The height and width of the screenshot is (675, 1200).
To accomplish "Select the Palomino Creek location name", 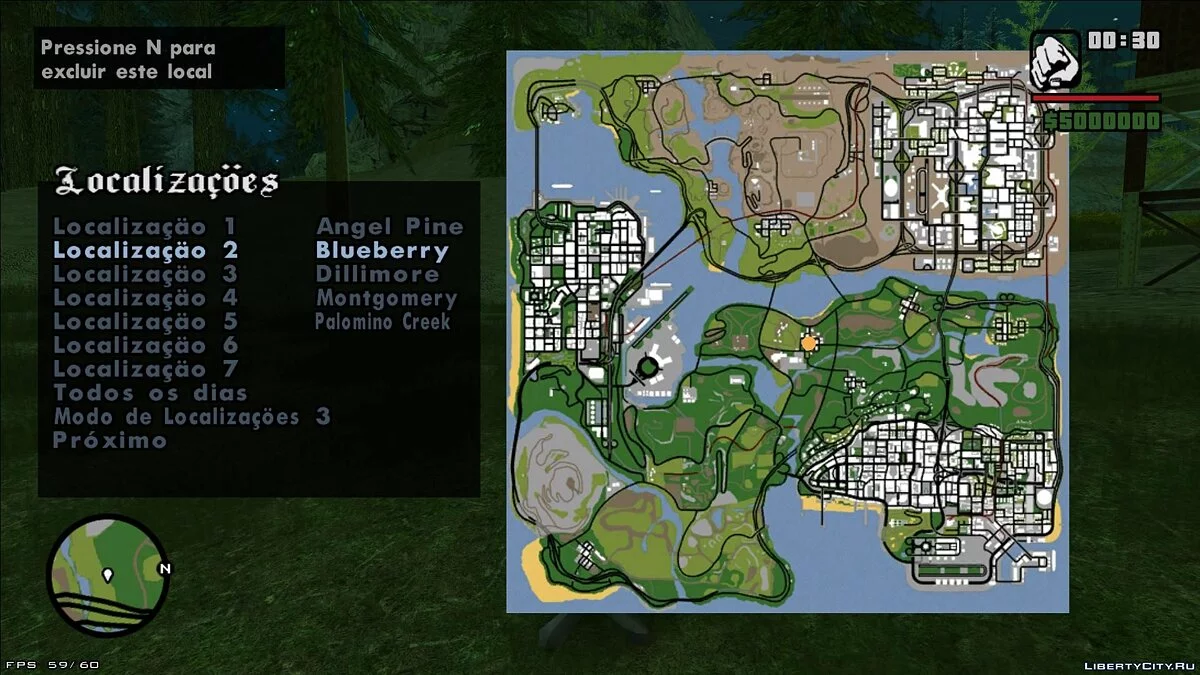I will click(382, 322).
